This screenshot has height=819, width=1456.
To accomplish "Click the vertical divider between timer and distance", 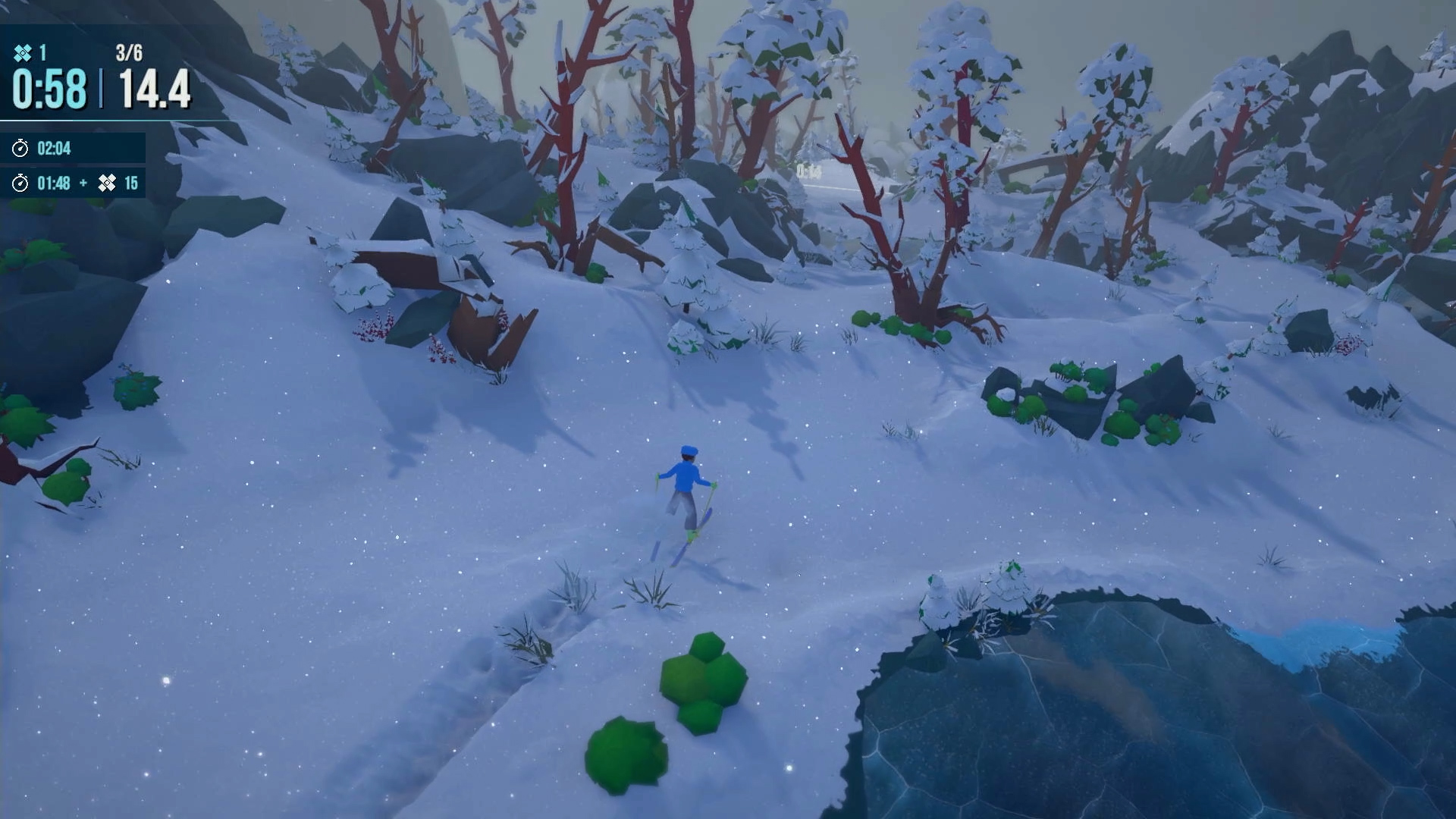I will pos(100,89).
